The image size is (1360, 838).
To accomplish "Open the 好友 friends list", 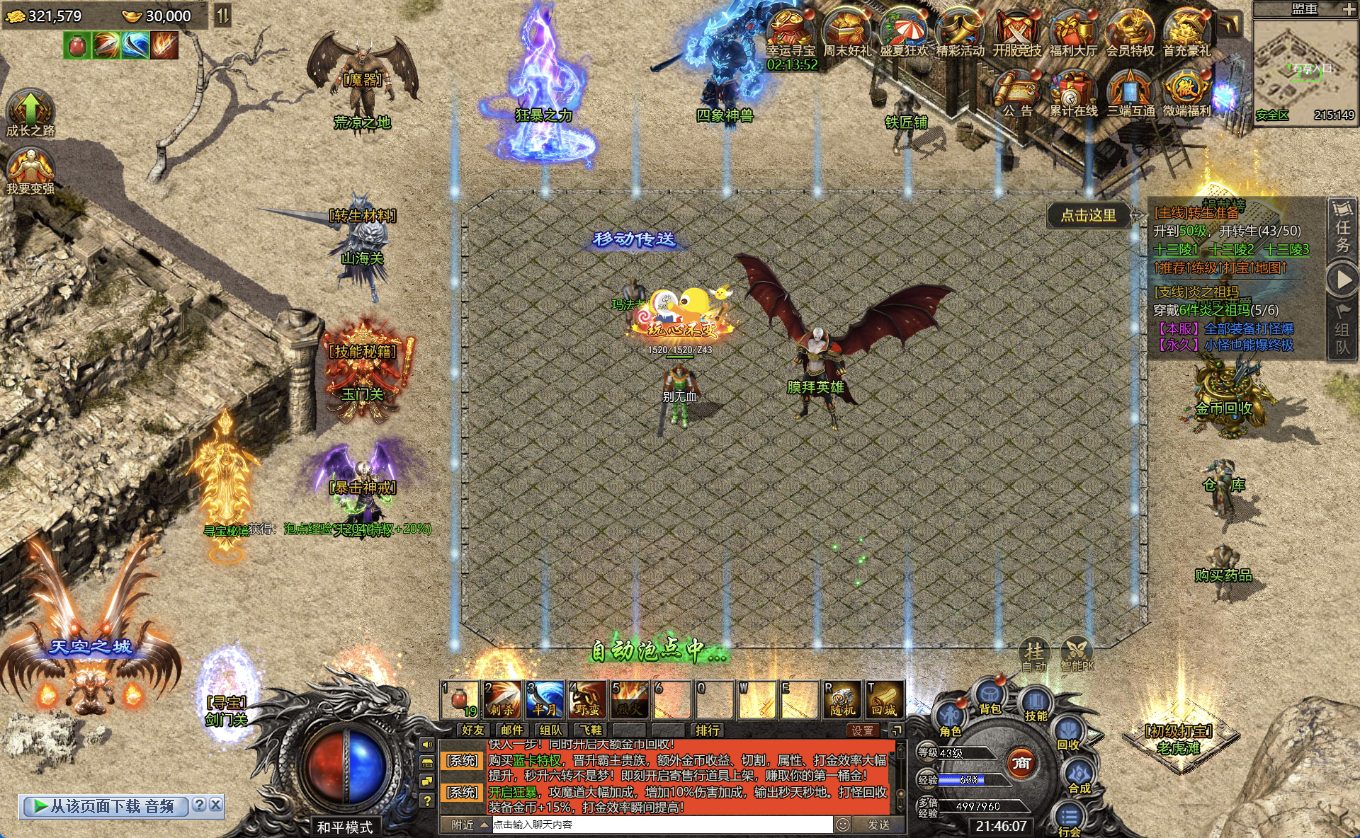I will (x=472, y=730).
